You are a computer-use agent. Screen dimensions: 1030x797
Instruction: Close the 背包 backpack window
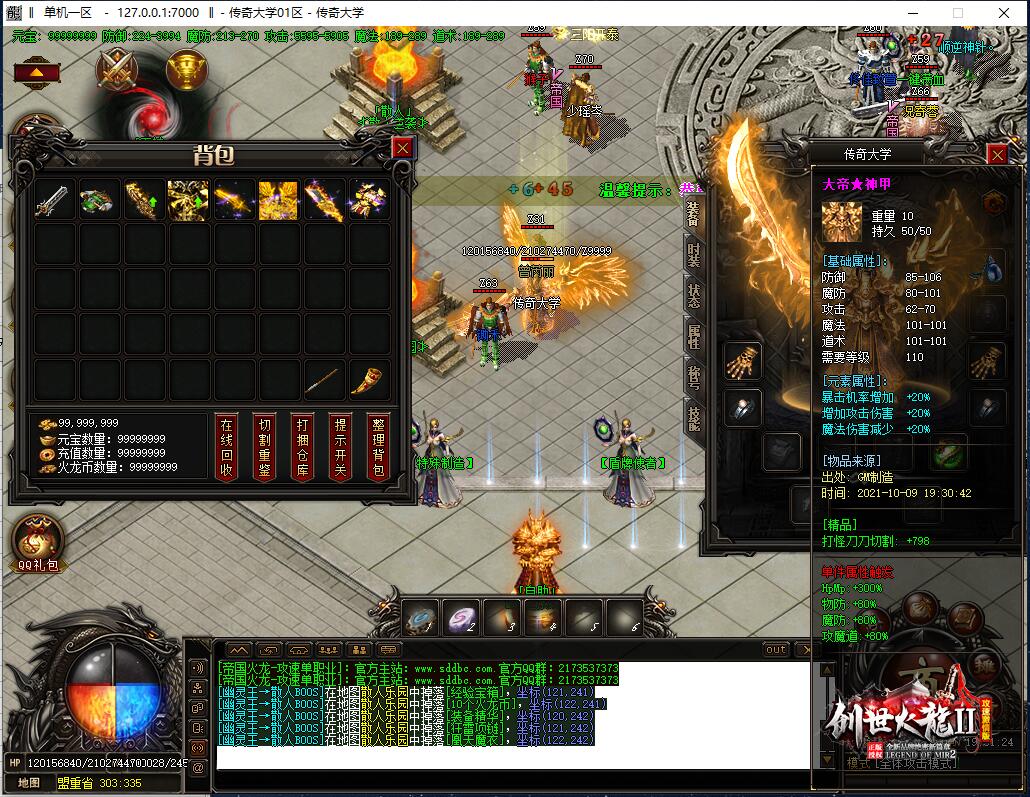(x=401, y=148)
